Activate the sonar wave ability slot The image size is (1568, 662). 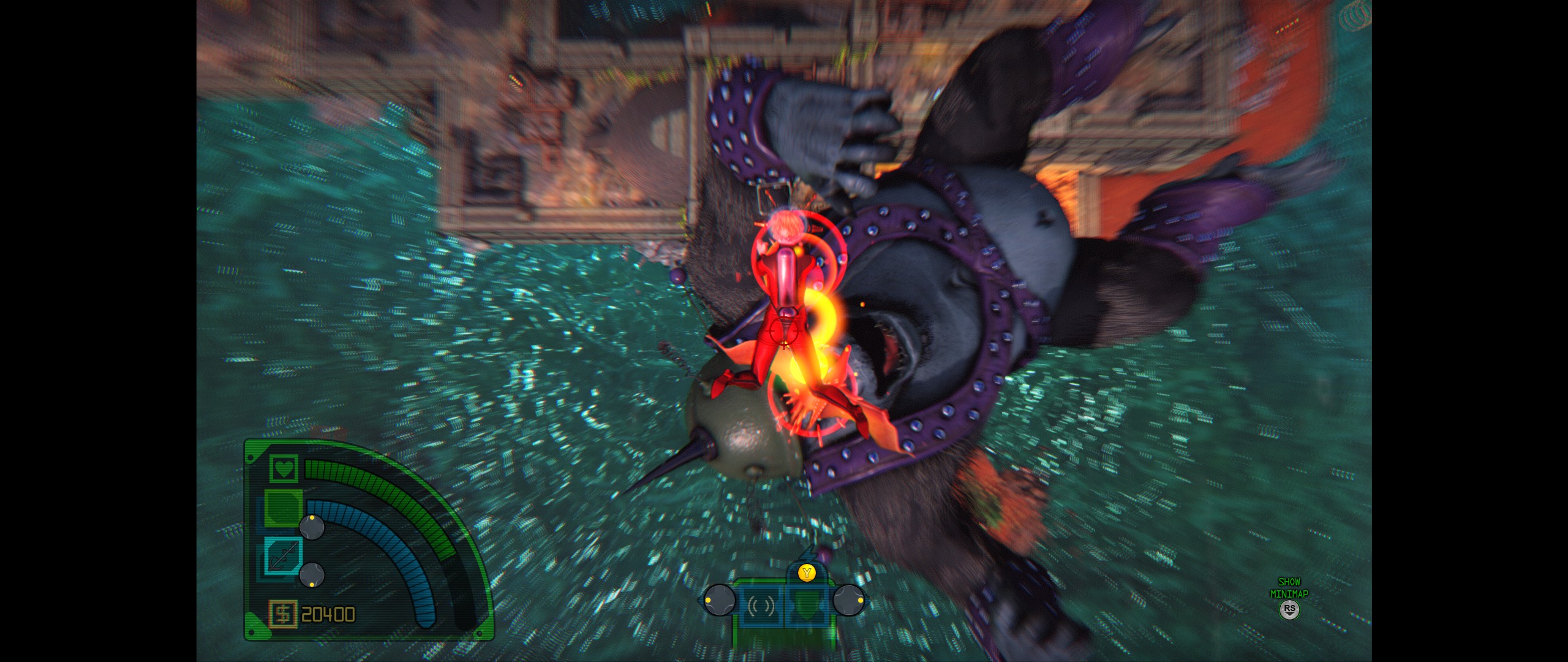pos(761,606)
